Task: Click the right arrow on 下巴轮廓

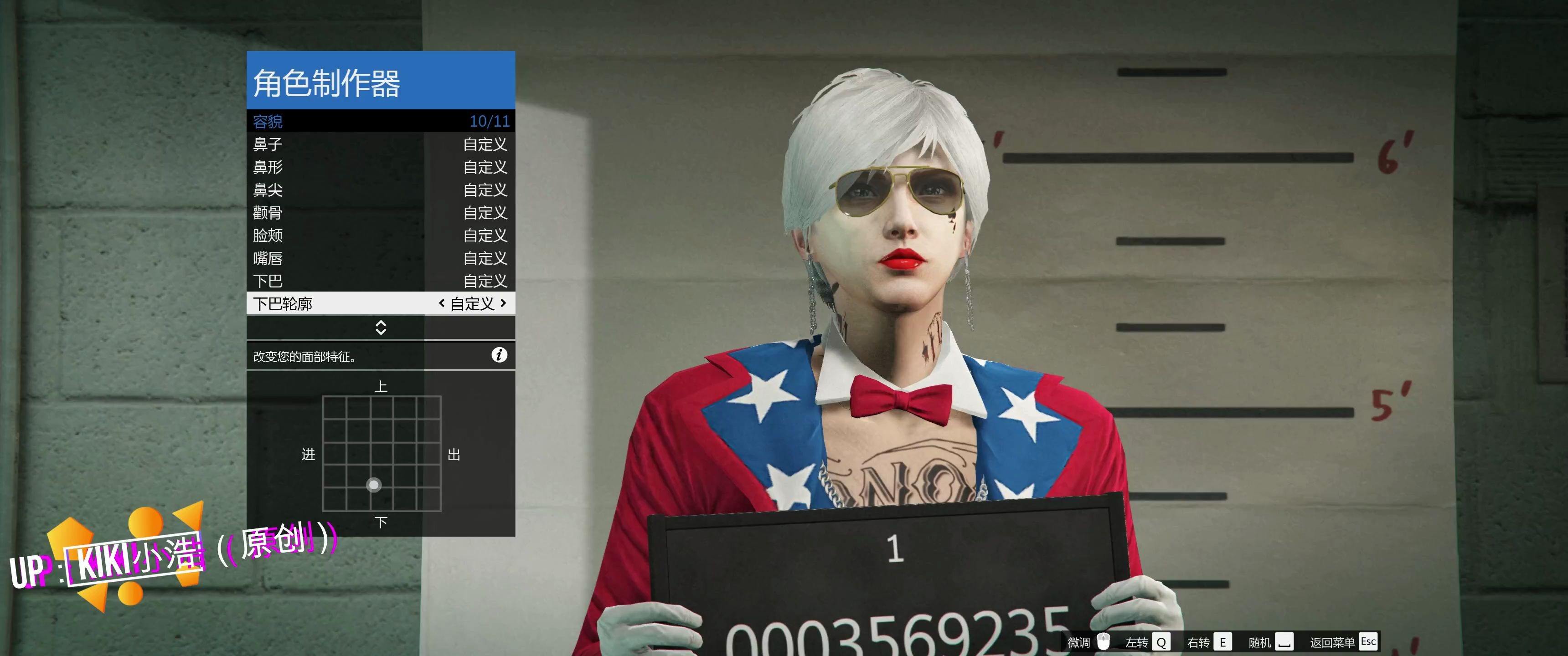Action: pyautogui.click(x=503, y=303)
